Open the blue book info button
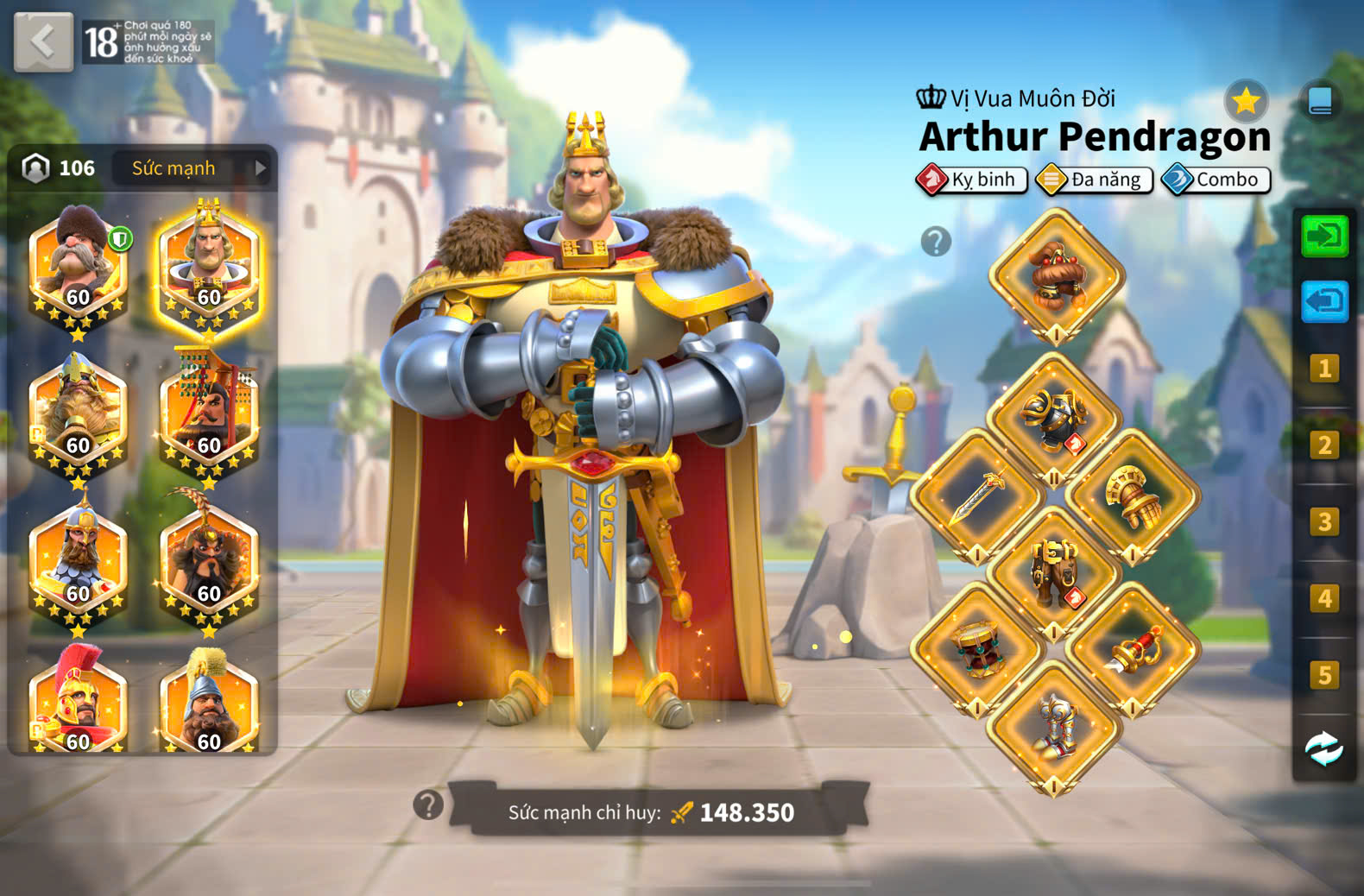 [x=1320, y=102]
